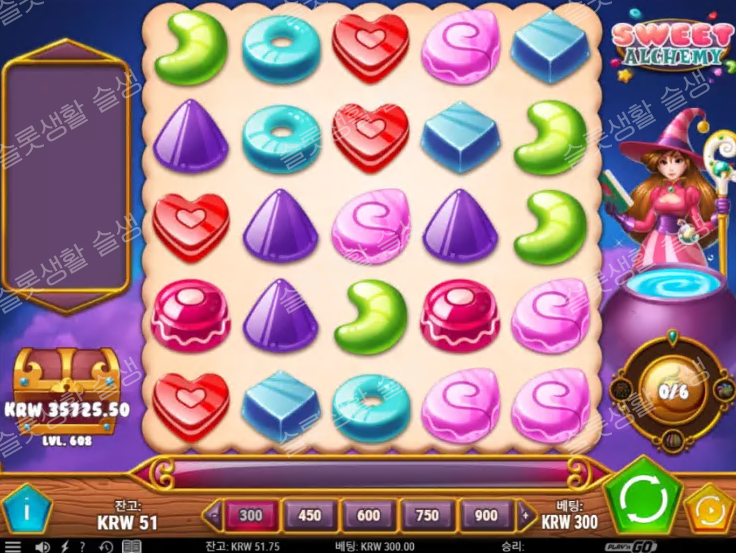The image size is (736, 553).
Task: Open help with the question mark icon
Action: tap(84, 547)
